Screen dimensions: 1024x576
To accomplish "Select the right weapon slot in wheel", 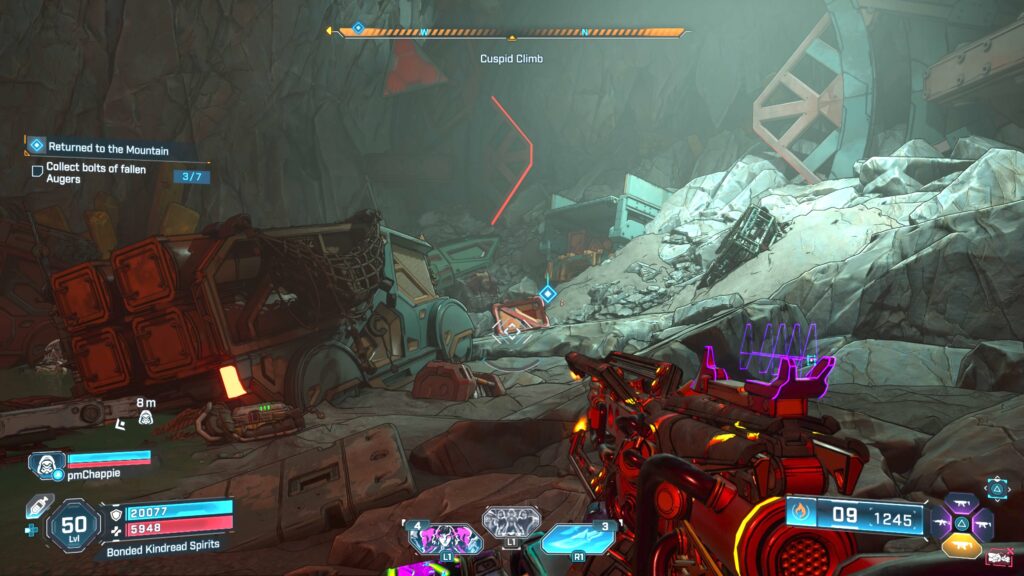I will 983,524.
